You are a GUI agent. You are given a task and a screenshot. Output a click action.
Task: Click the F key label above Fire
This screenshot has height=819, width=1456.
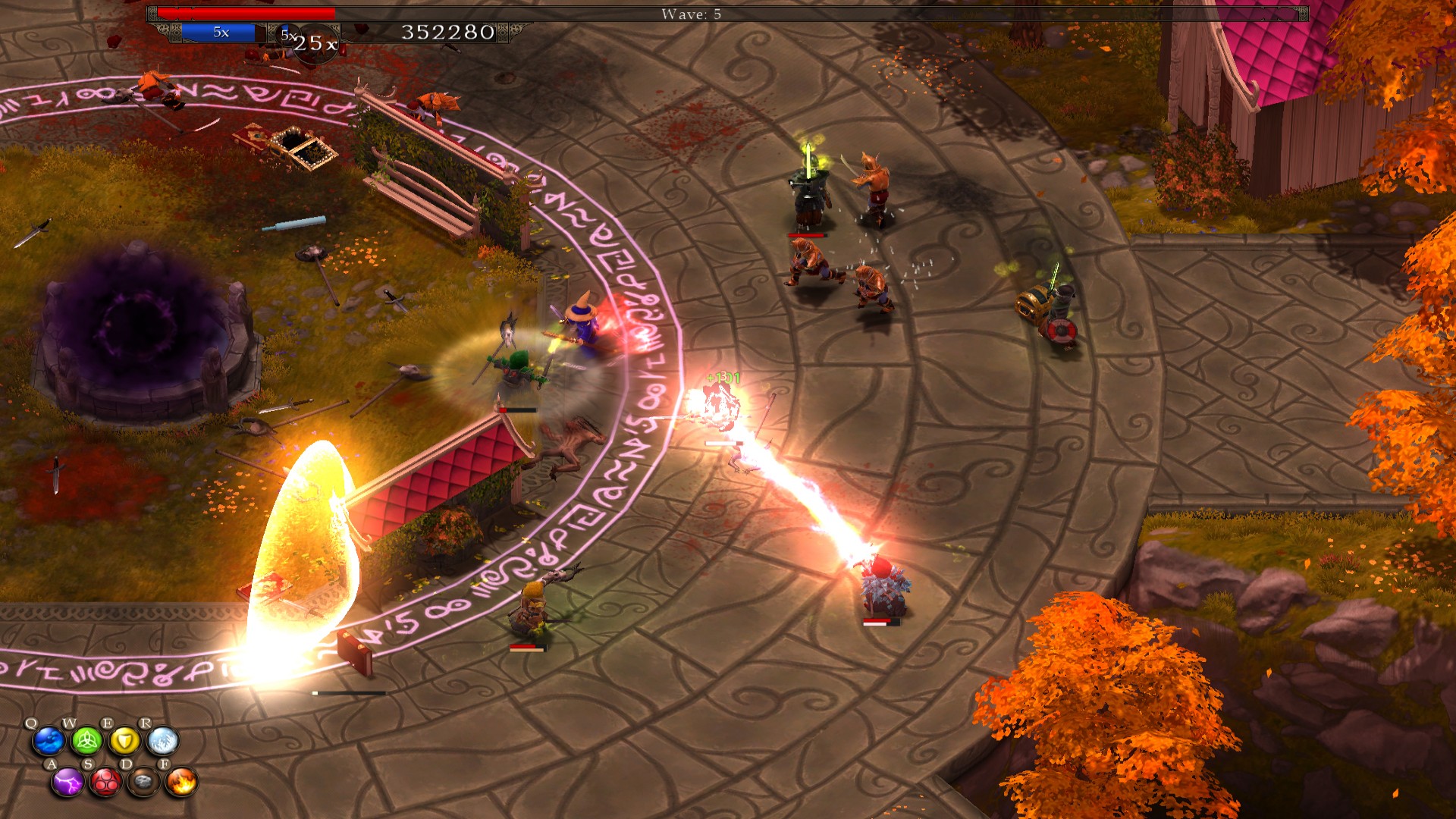pyautogui.click(x=165, y=764)
